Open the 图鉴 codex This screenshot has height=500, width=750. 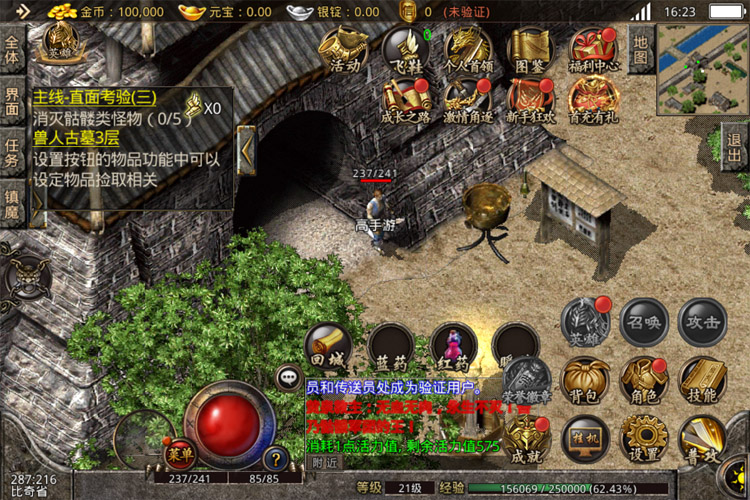pyautogui.click(x=529, y=48)
